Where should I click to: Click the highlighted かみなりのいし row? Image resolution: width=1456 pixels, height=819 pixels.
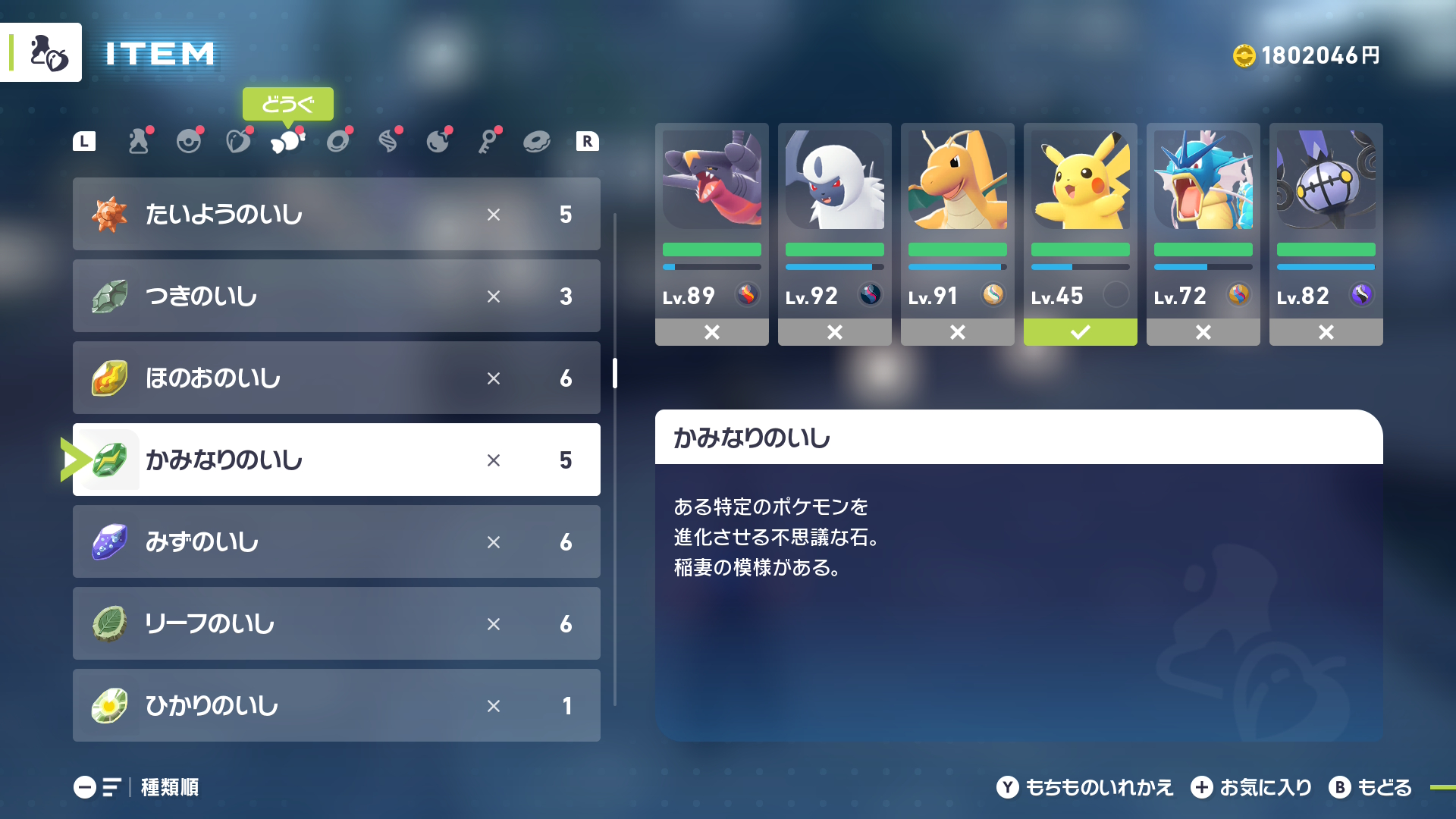pyautogui.click(x=336, y=460)
